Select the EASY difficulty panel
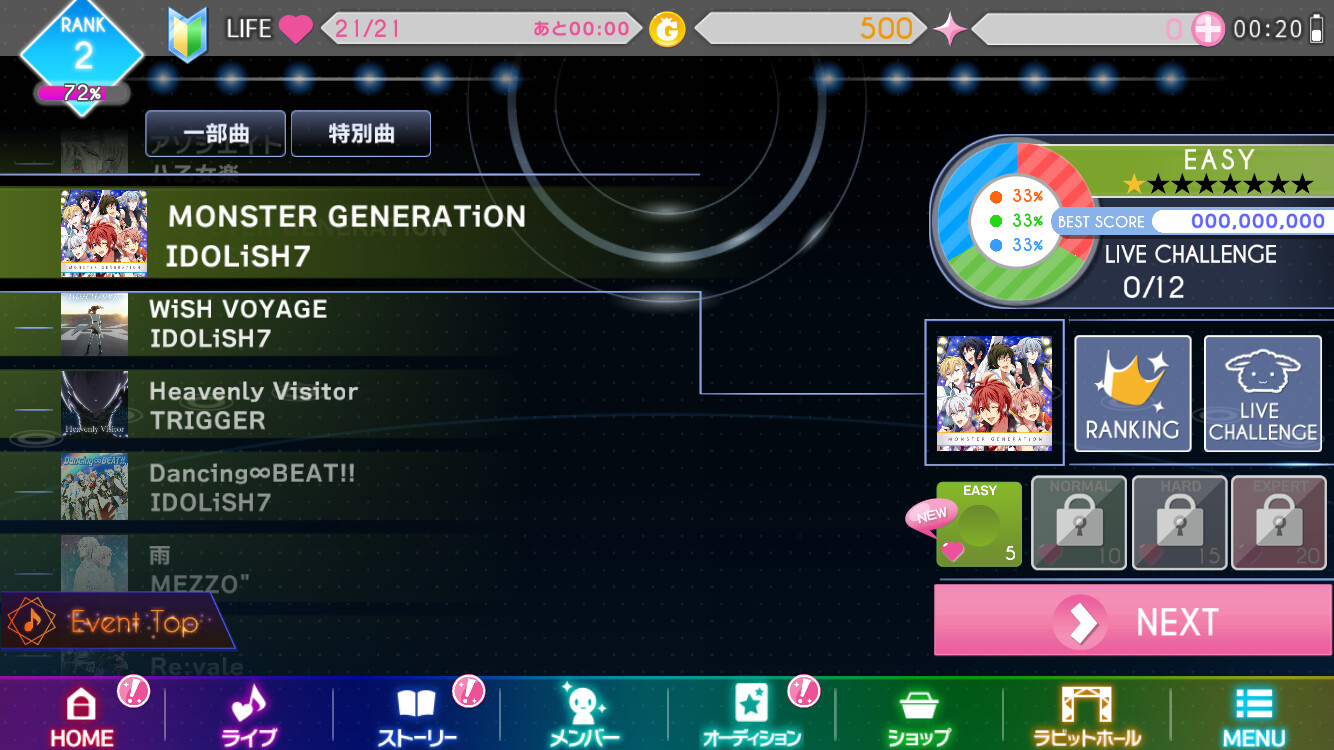Image resolution: width=1334 pixels, height=750 pixels. point(978,522)
